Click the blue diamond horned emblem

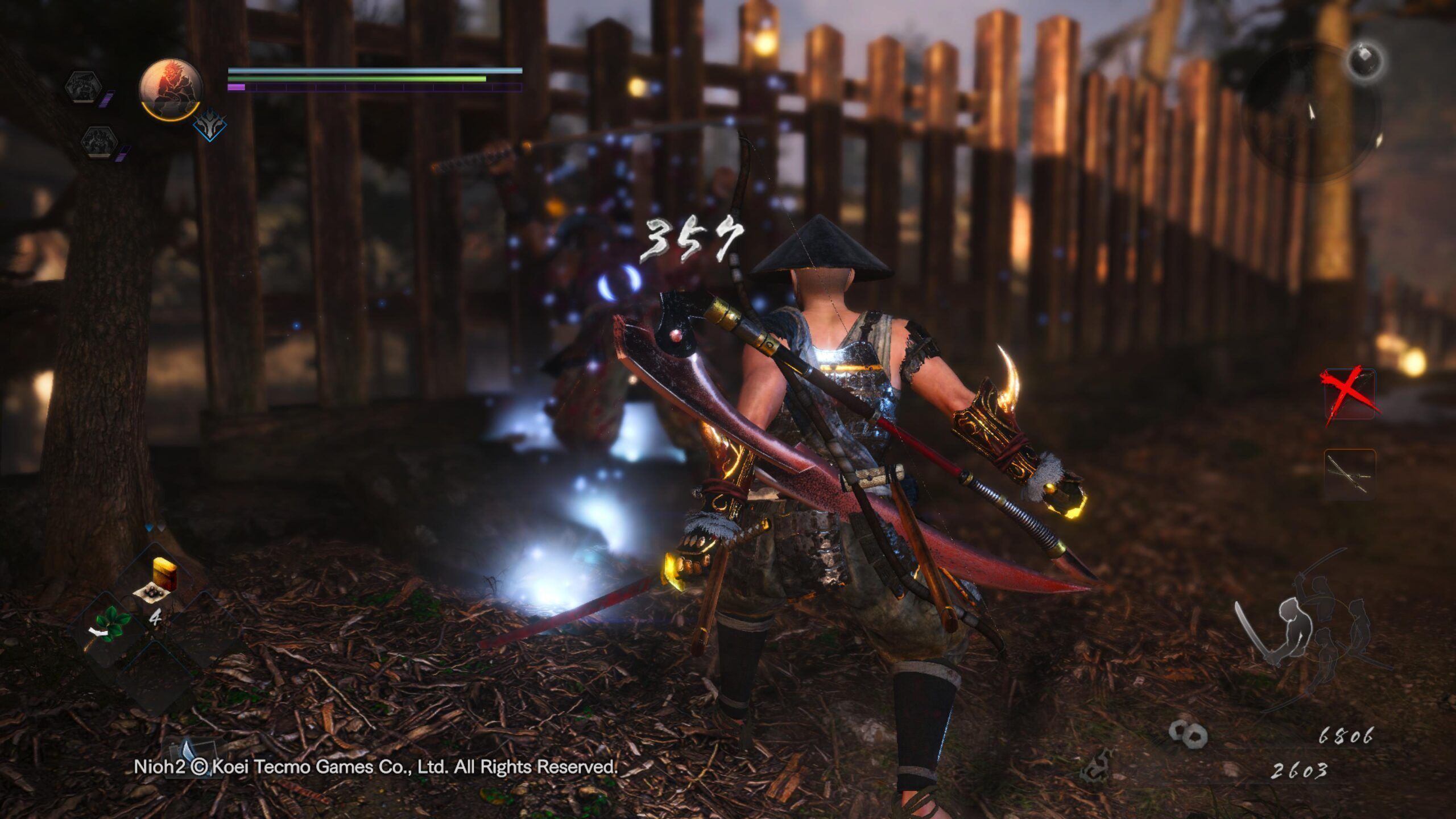coord(209,125)
